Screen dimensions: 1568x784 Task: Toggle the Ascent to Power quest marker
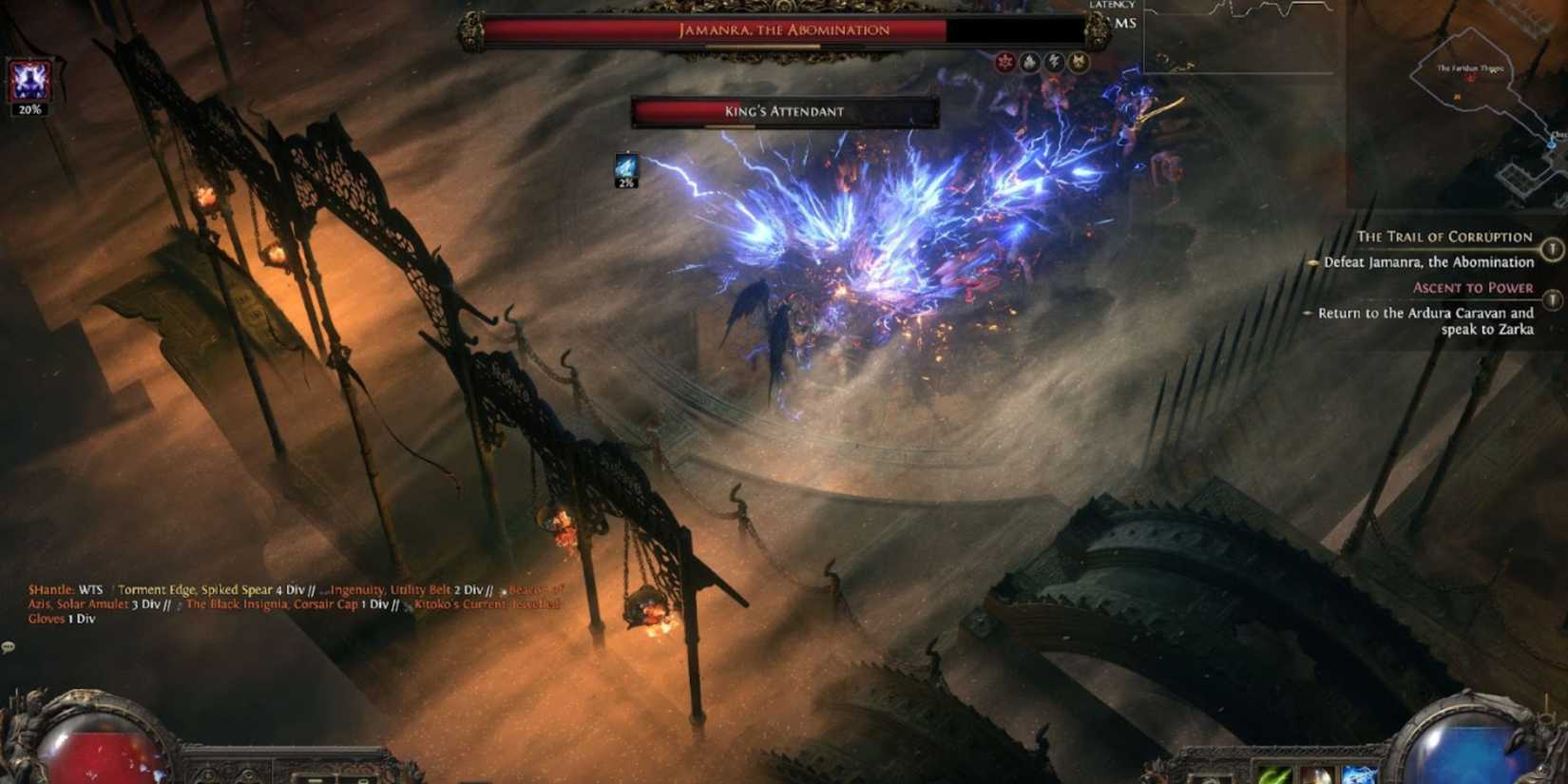[1554, 299]
